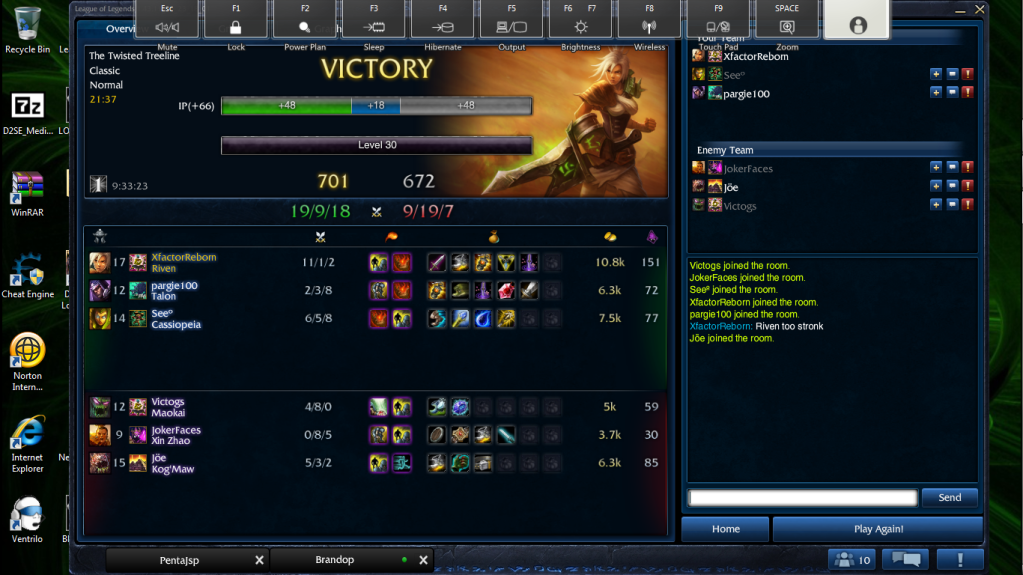Screen dimensions: 1023x575
Task: Open the chat rooms speech bubble button
Action: pos(909,560)
